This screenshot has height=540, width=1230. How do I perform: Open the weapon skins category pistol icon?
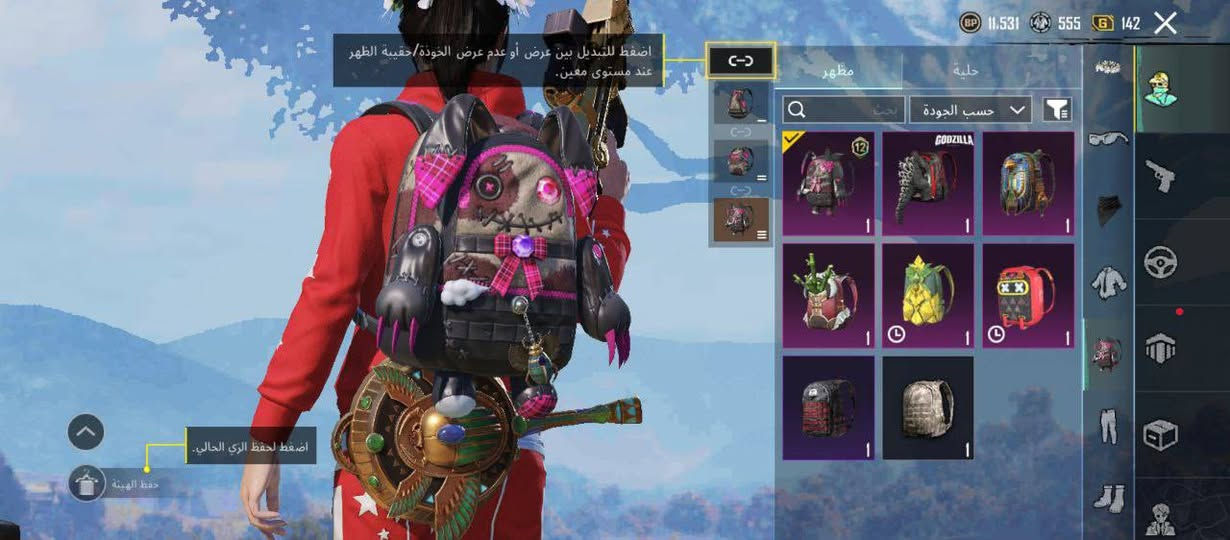1160,176
